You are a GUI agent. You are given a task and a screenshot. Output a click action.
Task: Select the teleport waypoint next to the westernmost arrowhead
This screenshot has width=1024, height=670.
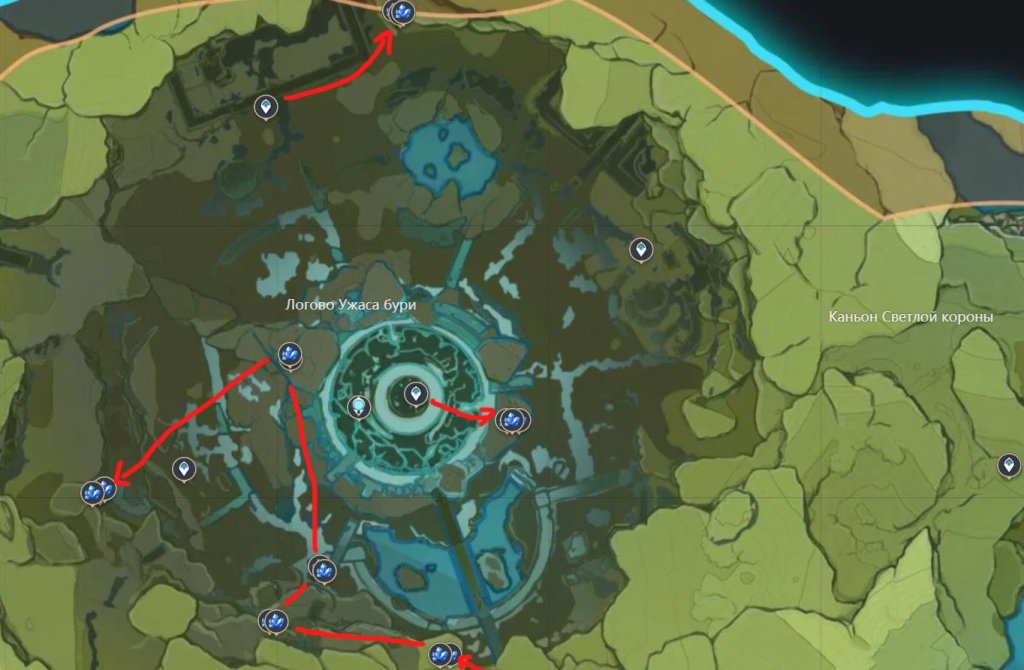183,468
